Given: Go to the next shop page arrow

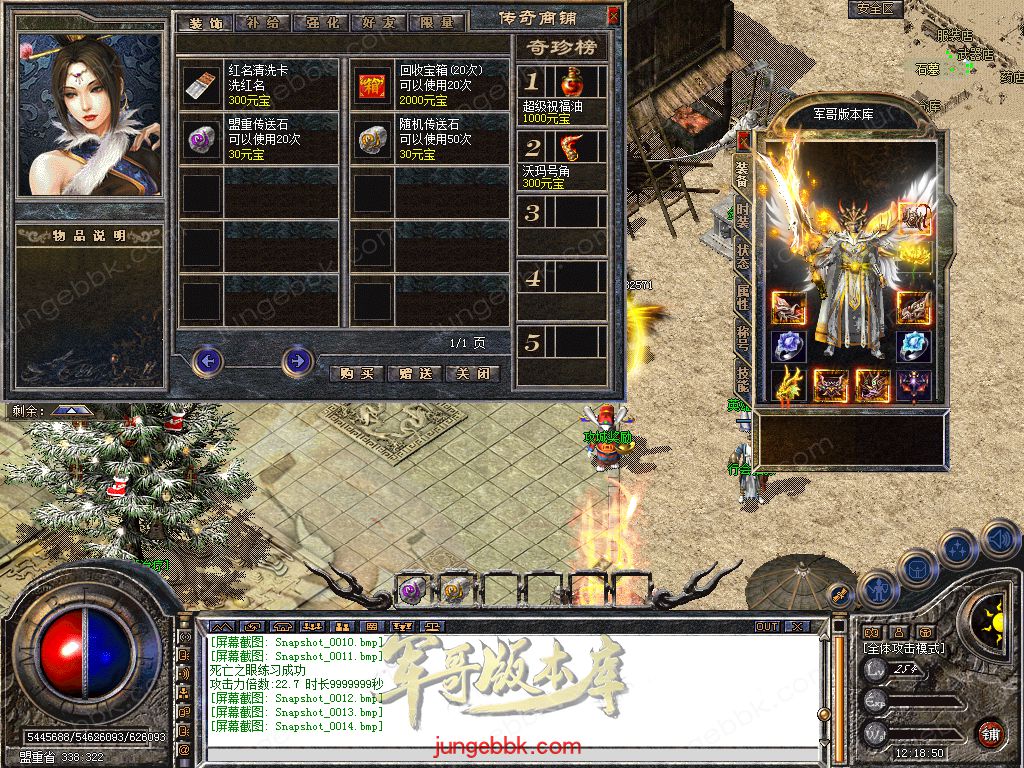Looking at the screenshot, I should click(297, 360).
